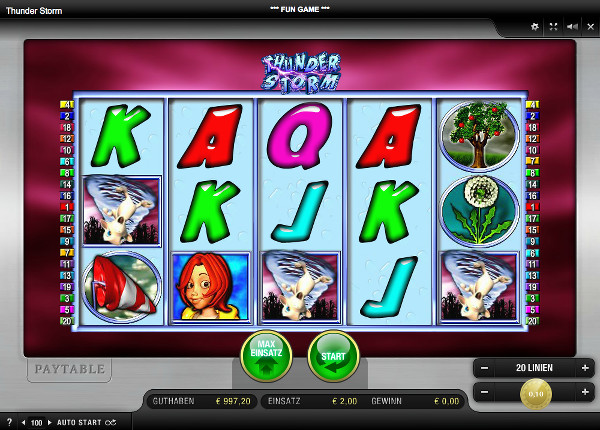Lower the coin value with the lower minus
The image size is (600, 430).
(483, 393)
